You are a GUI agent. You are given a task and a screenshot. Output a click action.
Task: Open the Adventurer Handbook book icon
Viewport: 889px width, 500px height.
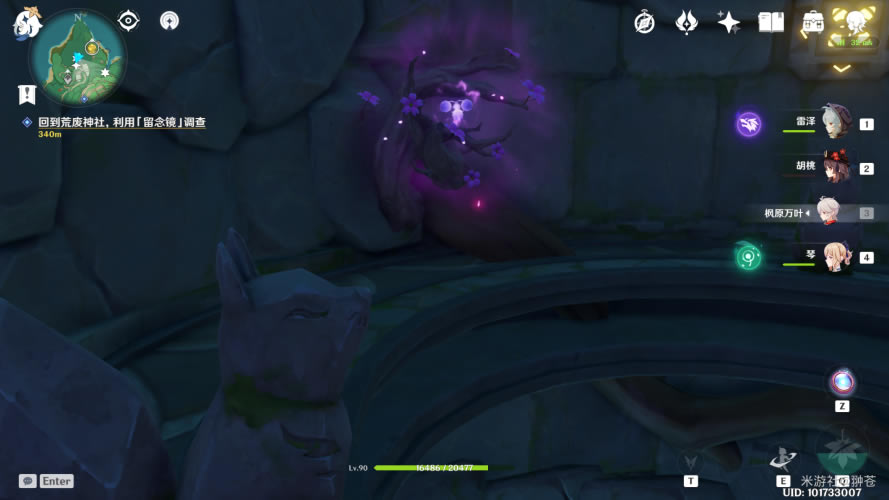[x=771, y=22]
